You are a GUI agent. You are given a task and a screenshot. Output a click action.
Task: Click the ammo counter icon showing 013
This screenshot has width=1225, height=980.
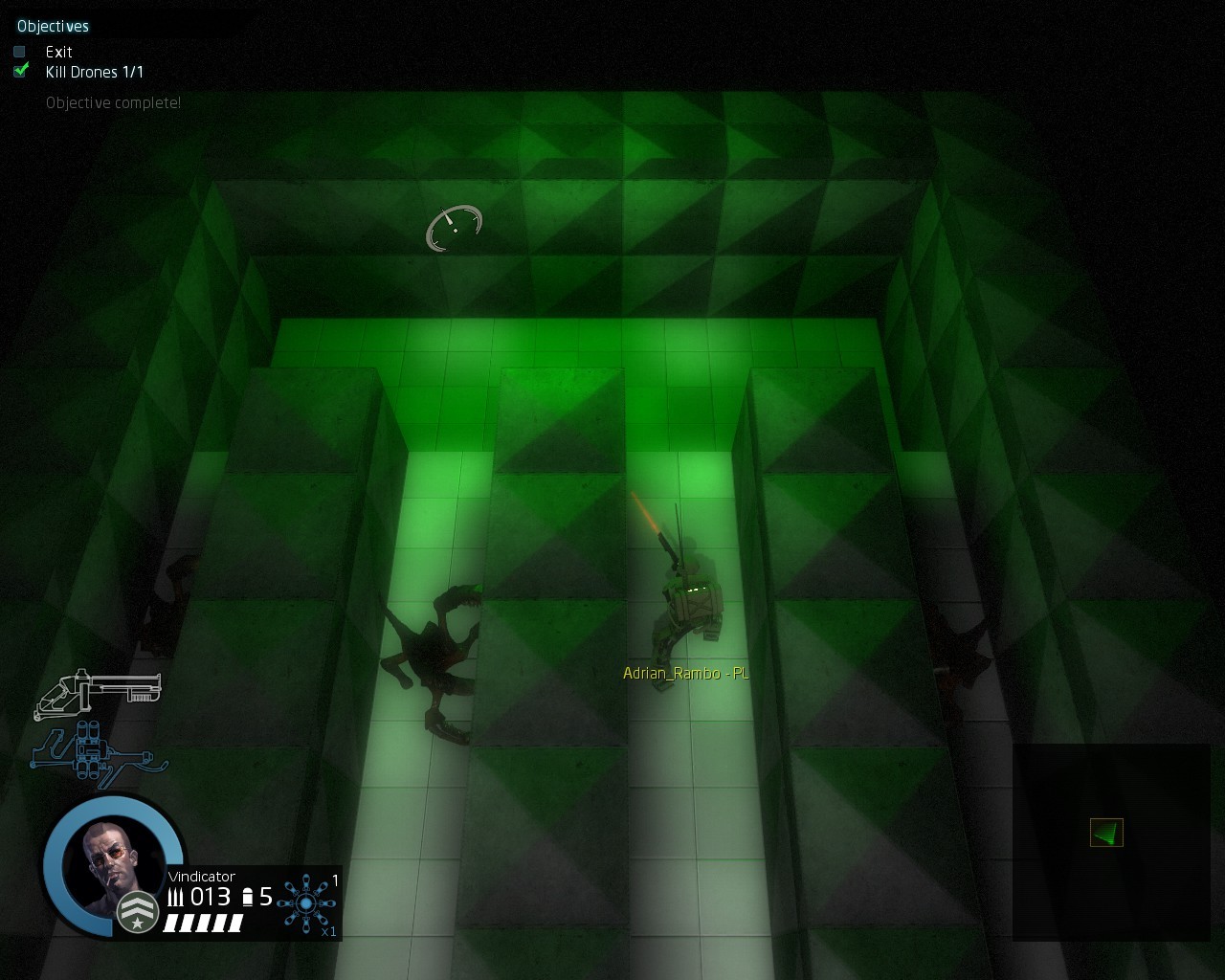pyautogui.click(x=178, y=896)
